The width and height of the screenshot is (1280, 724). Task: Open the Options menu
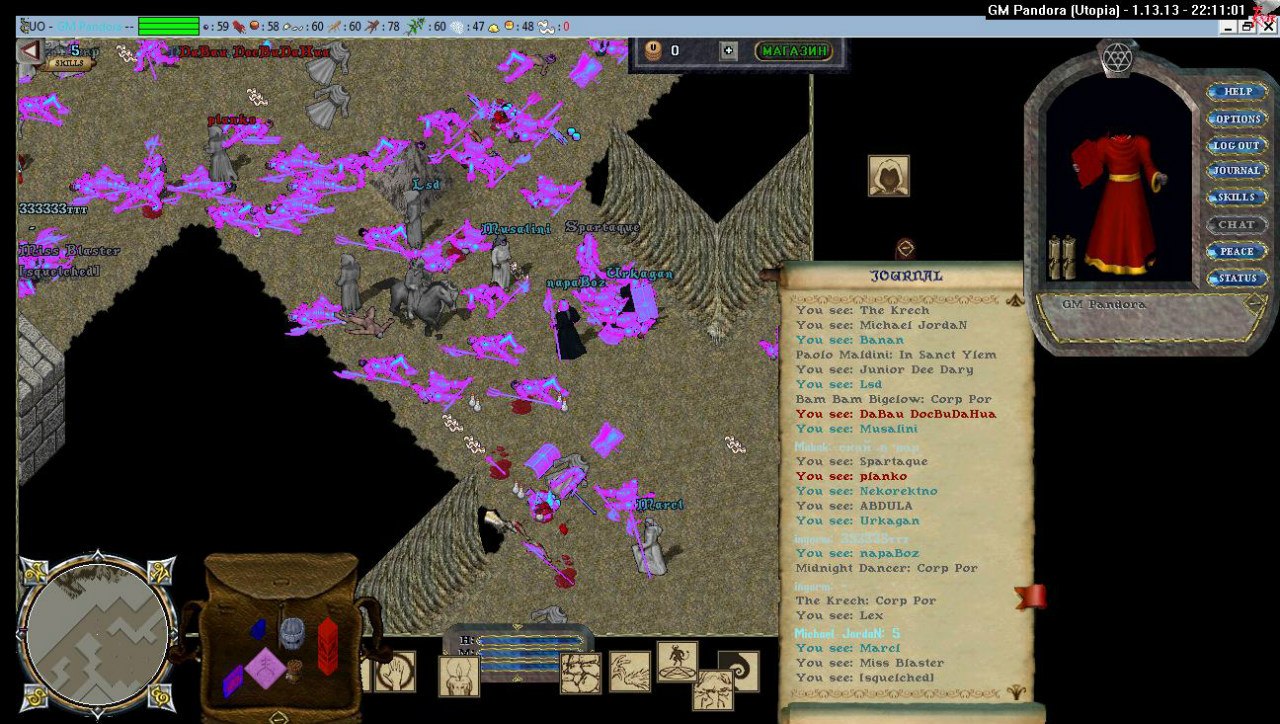[1237, 119]
